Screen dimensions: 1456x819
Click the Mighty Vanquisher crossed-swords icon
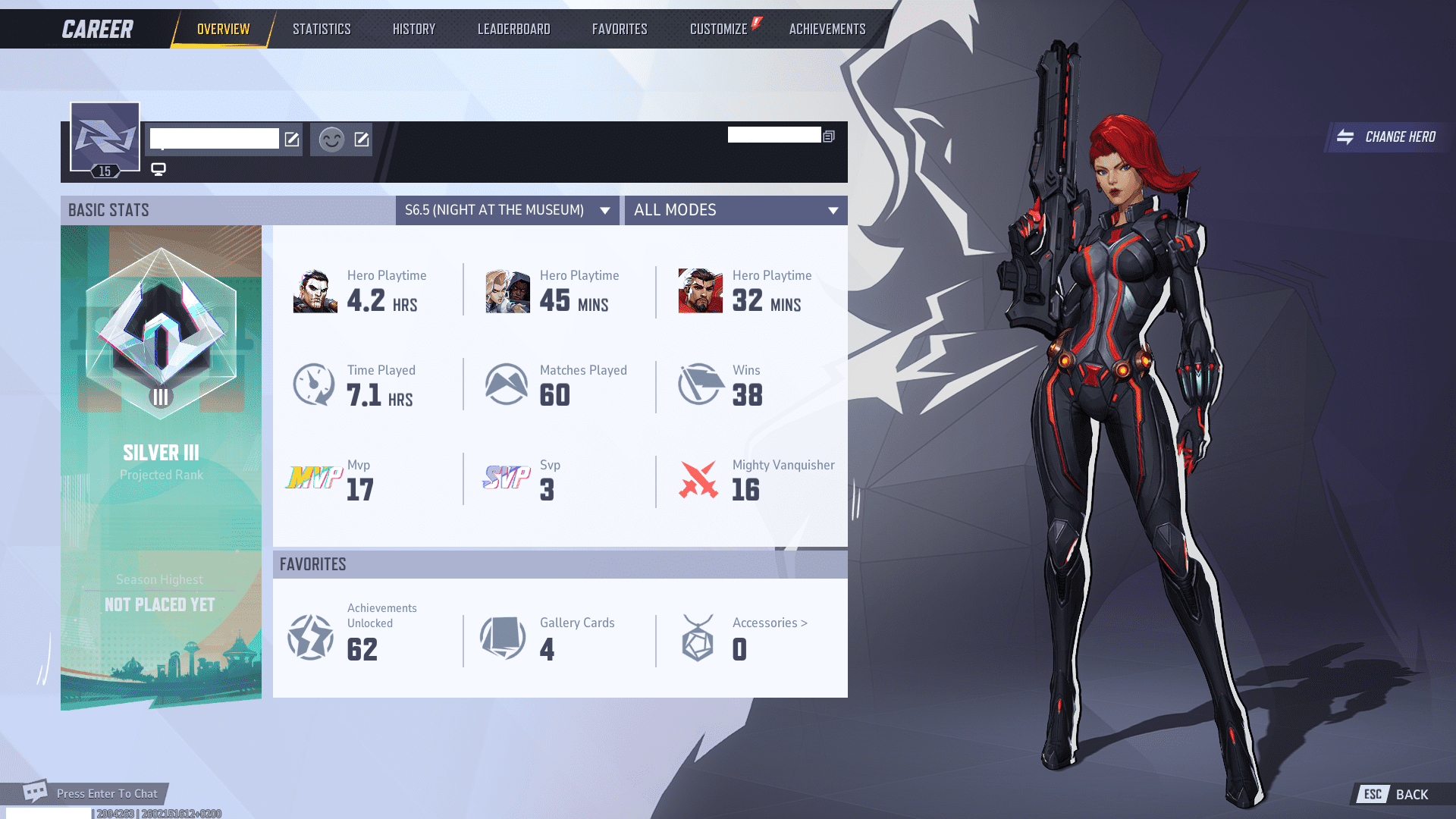point(699,480)
